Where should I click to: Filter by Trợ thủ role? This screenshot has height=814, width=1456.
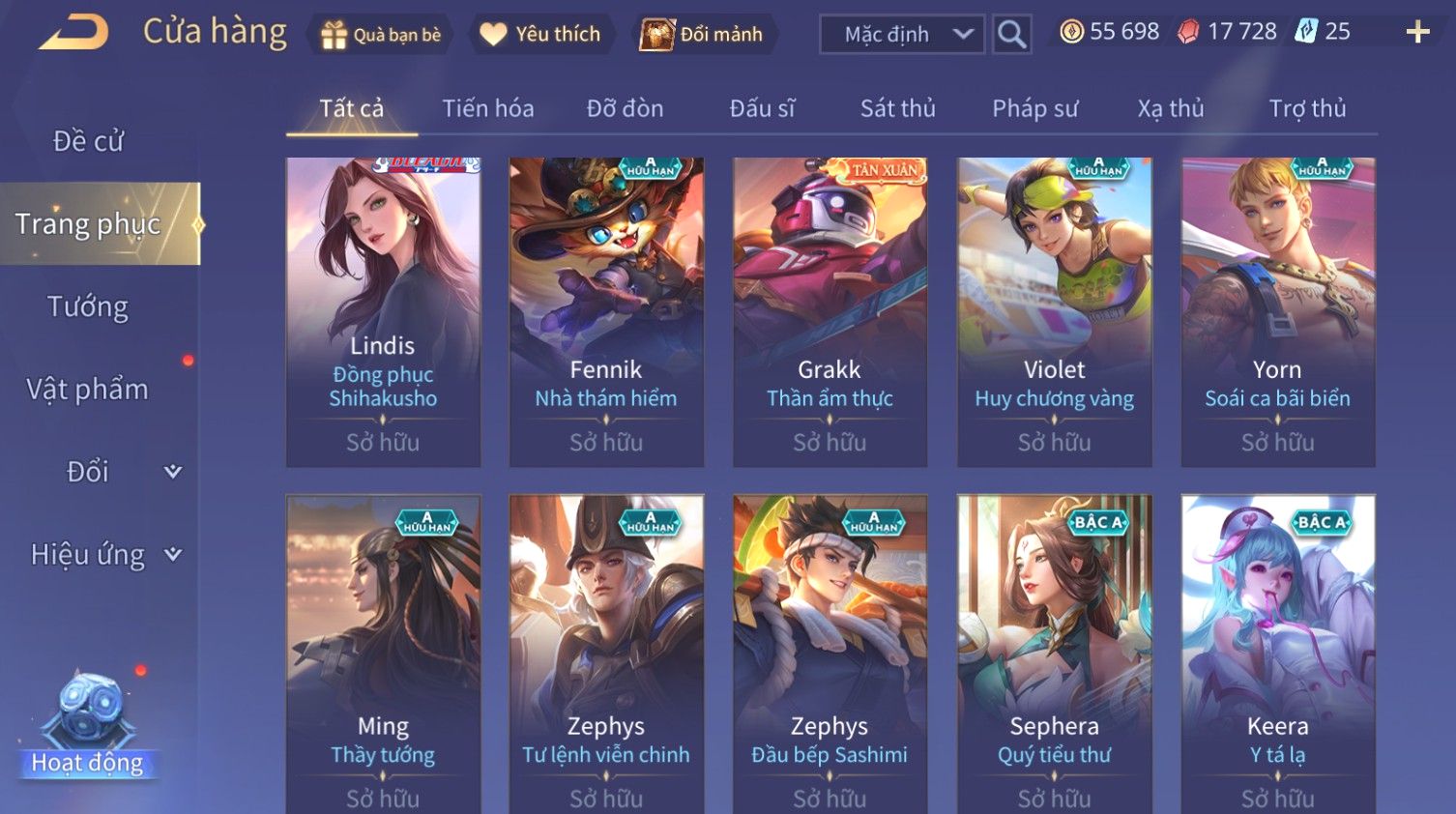(1307, 108)
